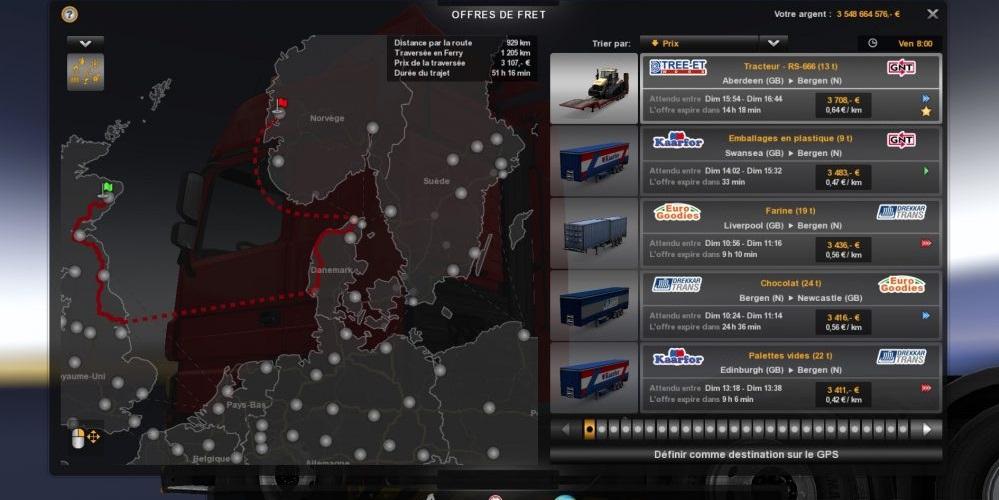Click the green start flag on map

[107, 187]
